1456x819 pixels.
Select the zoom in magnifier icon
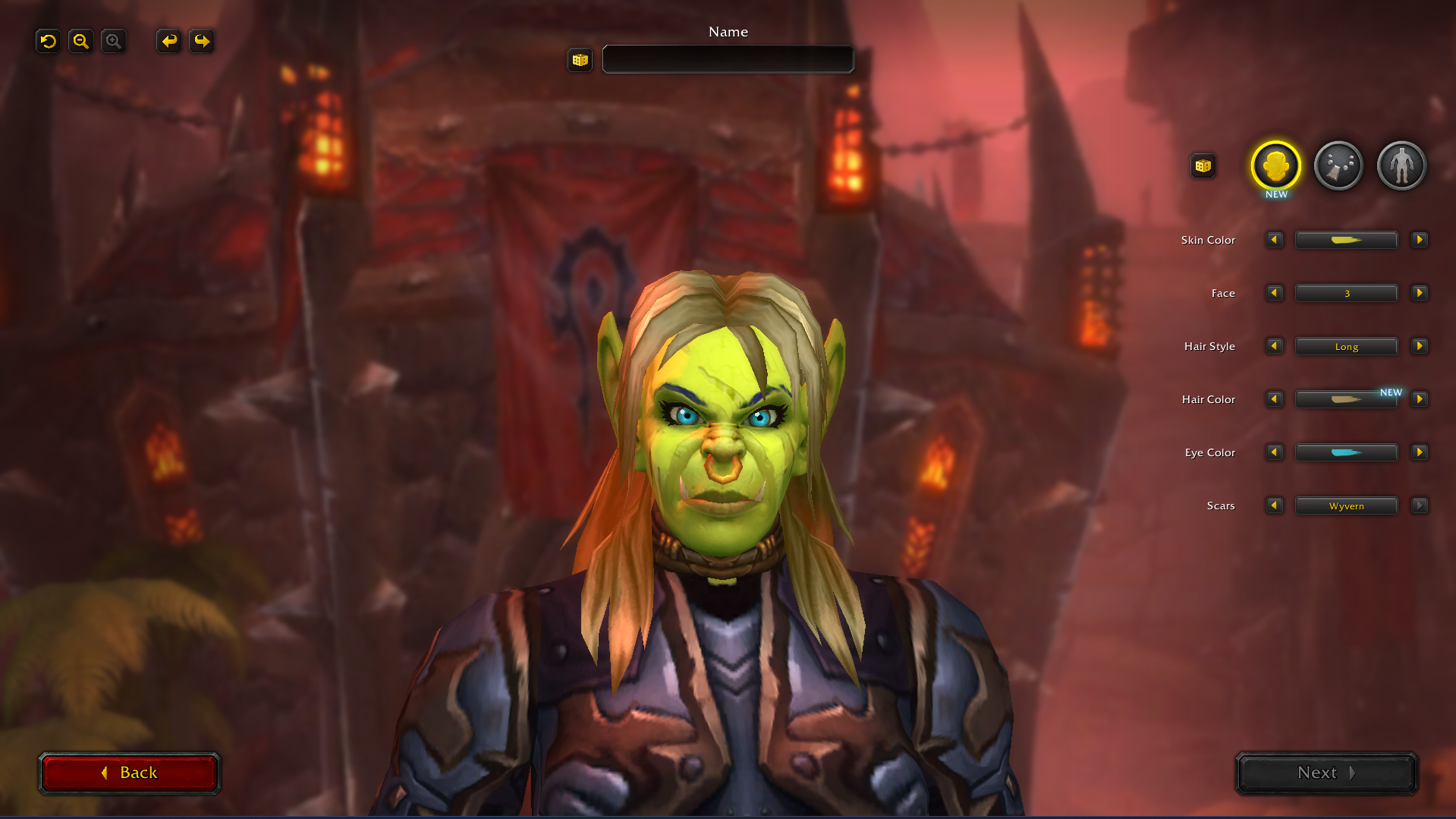tap(113, 41)
